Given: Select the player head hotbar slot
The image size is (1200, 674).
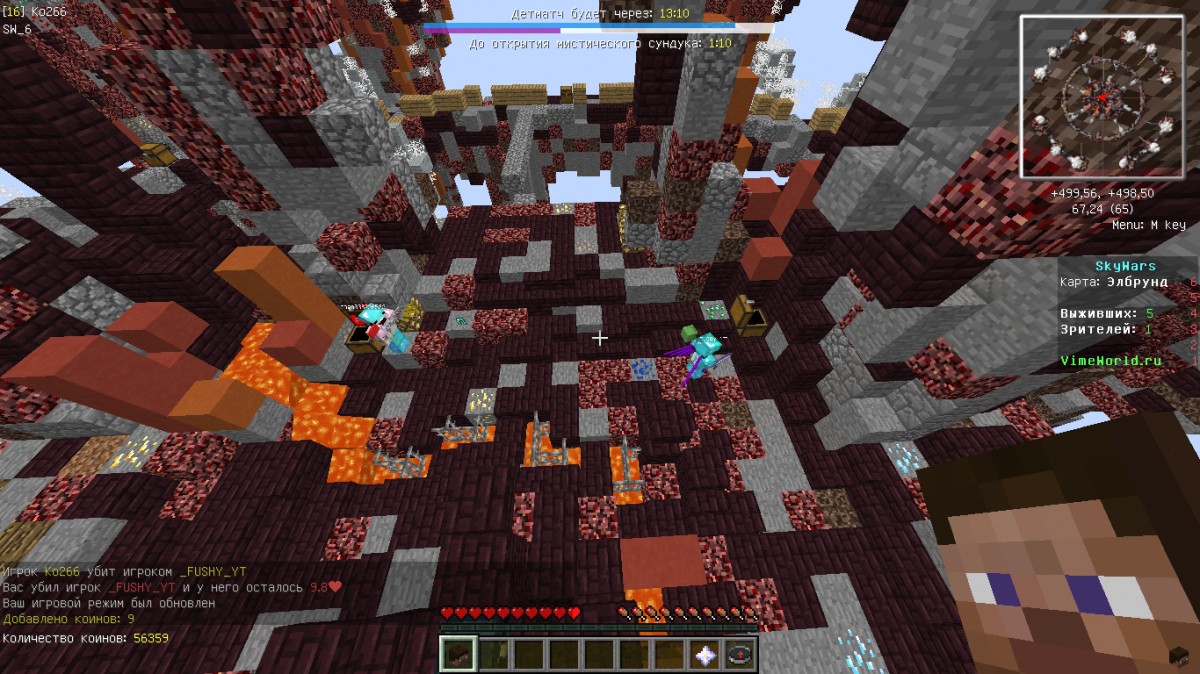Looking at the screenshot, I should point(458,655).
